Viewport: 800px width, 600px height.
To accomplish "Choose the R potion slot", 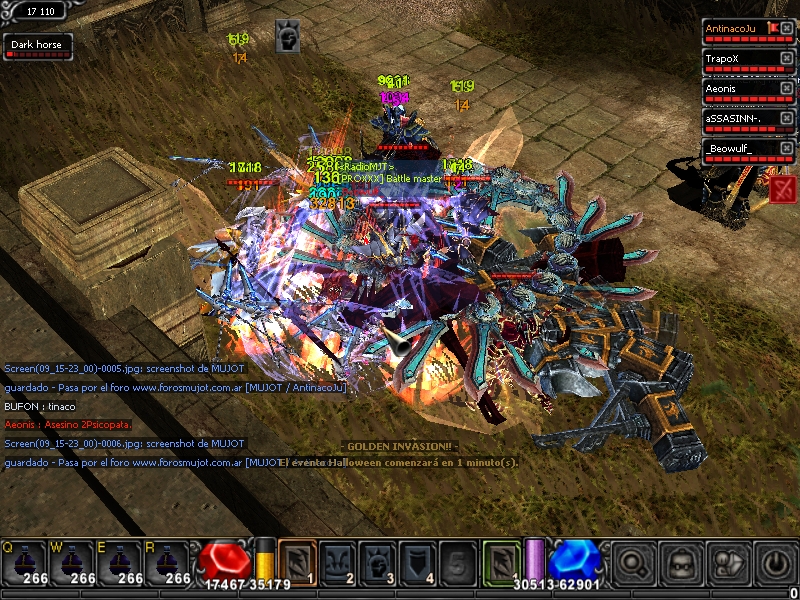I will 168,562.
